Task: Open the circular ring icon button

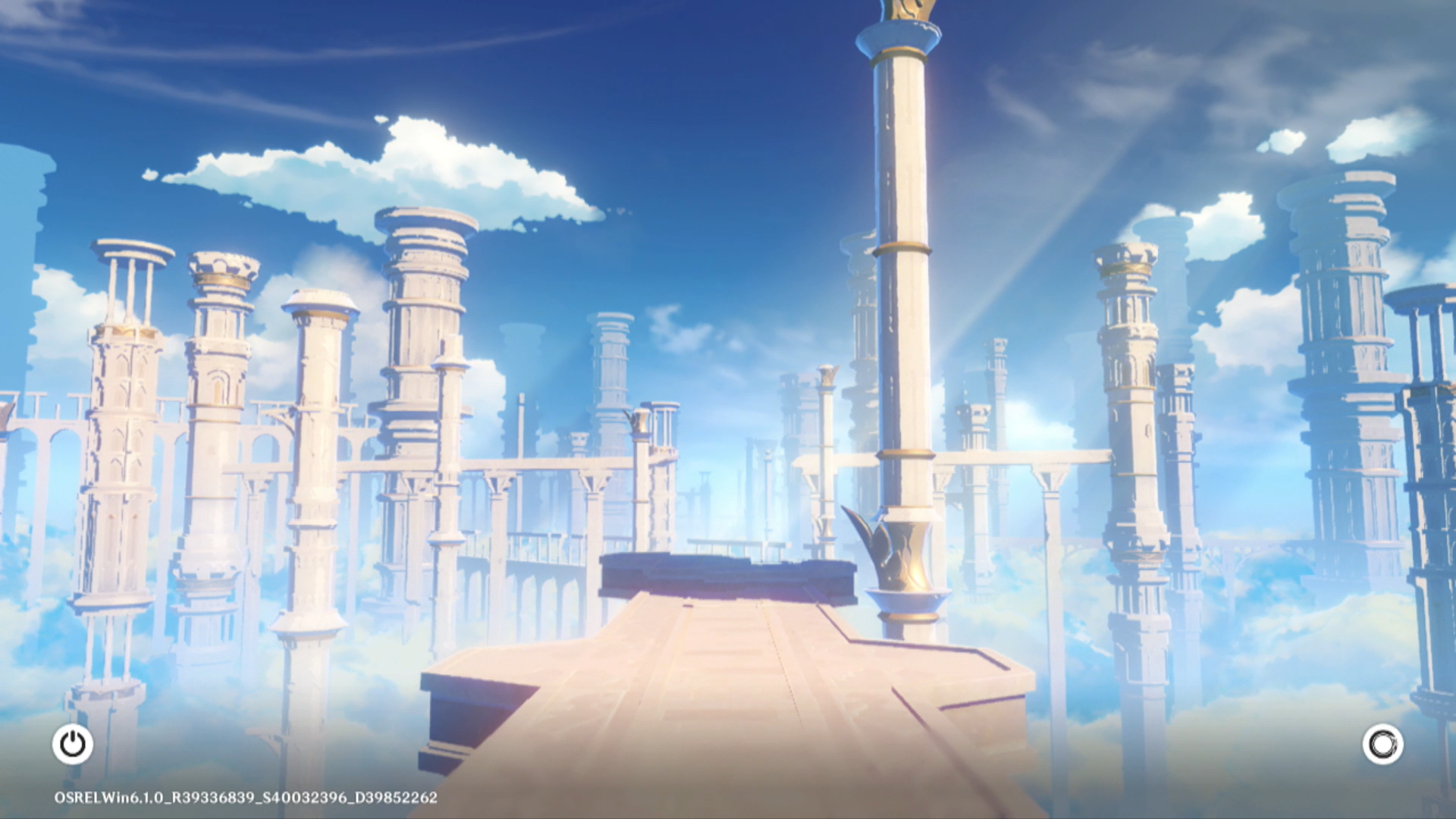Action: pyautogui.click(x=1382, y=744)
